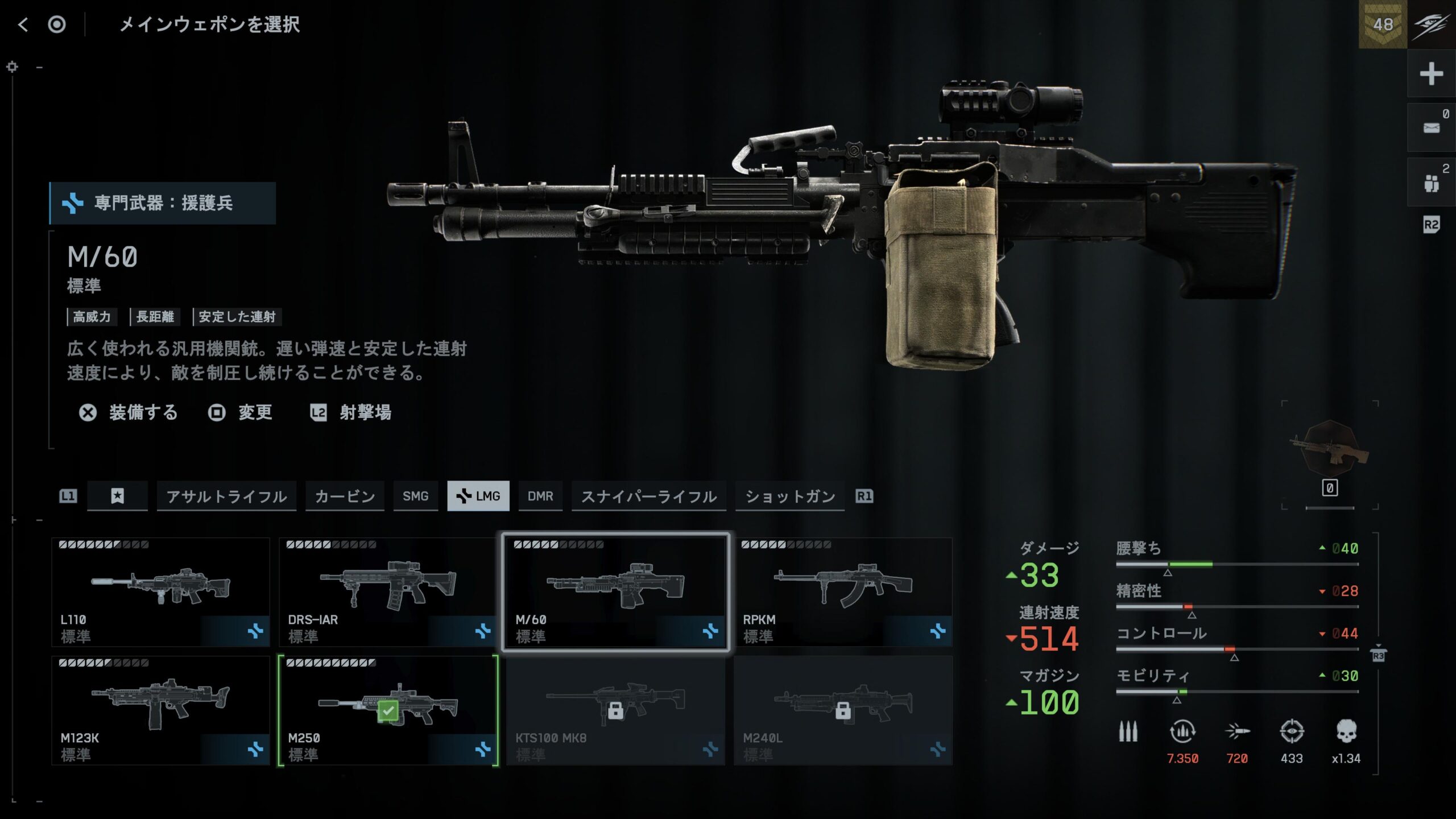Select the SMG tab
The image size is (1456, 819).
[415, 497]
